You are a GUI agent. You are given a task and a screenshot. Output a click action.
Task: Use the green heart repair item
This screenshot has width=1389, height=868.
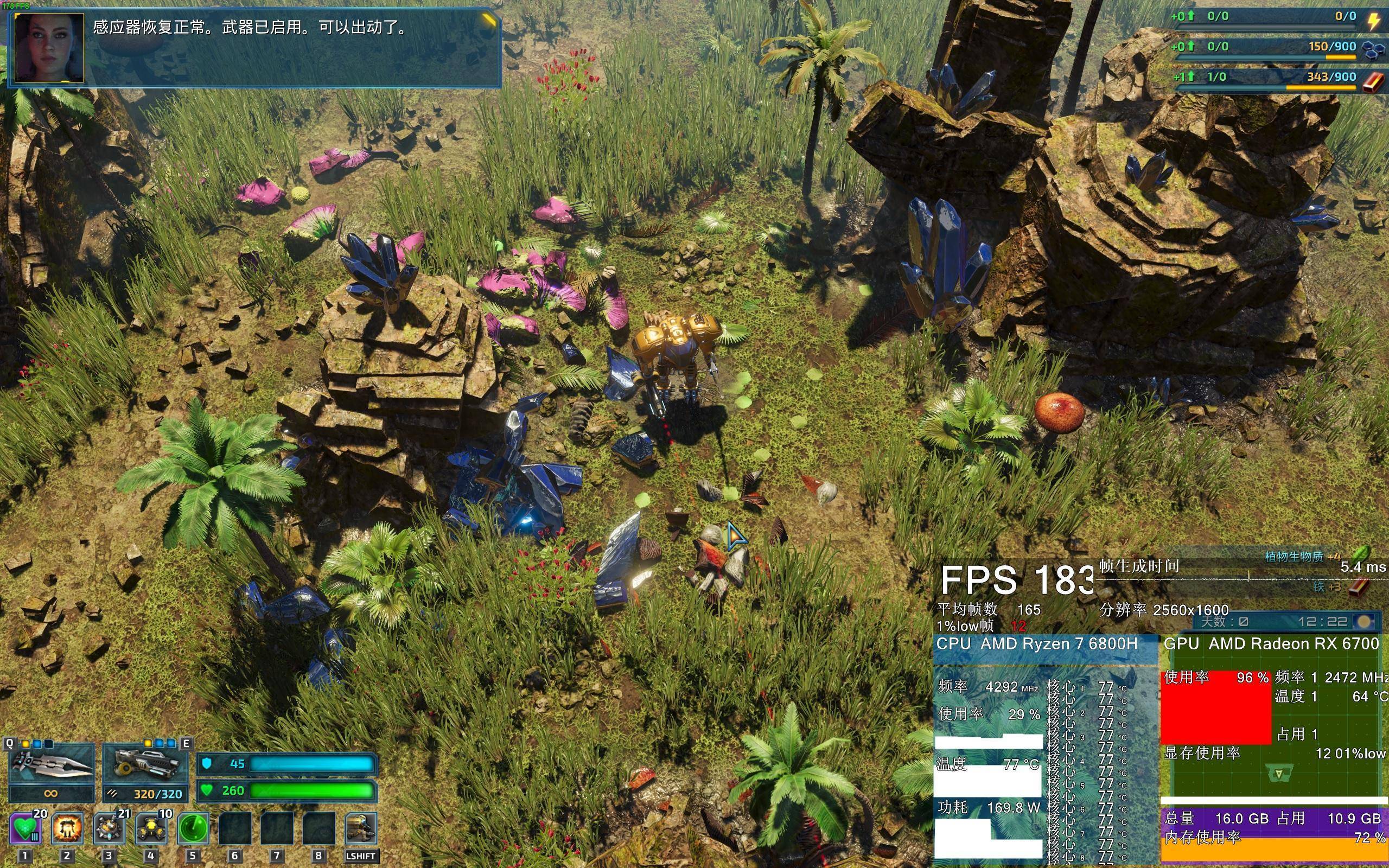[x=26, y=828]
